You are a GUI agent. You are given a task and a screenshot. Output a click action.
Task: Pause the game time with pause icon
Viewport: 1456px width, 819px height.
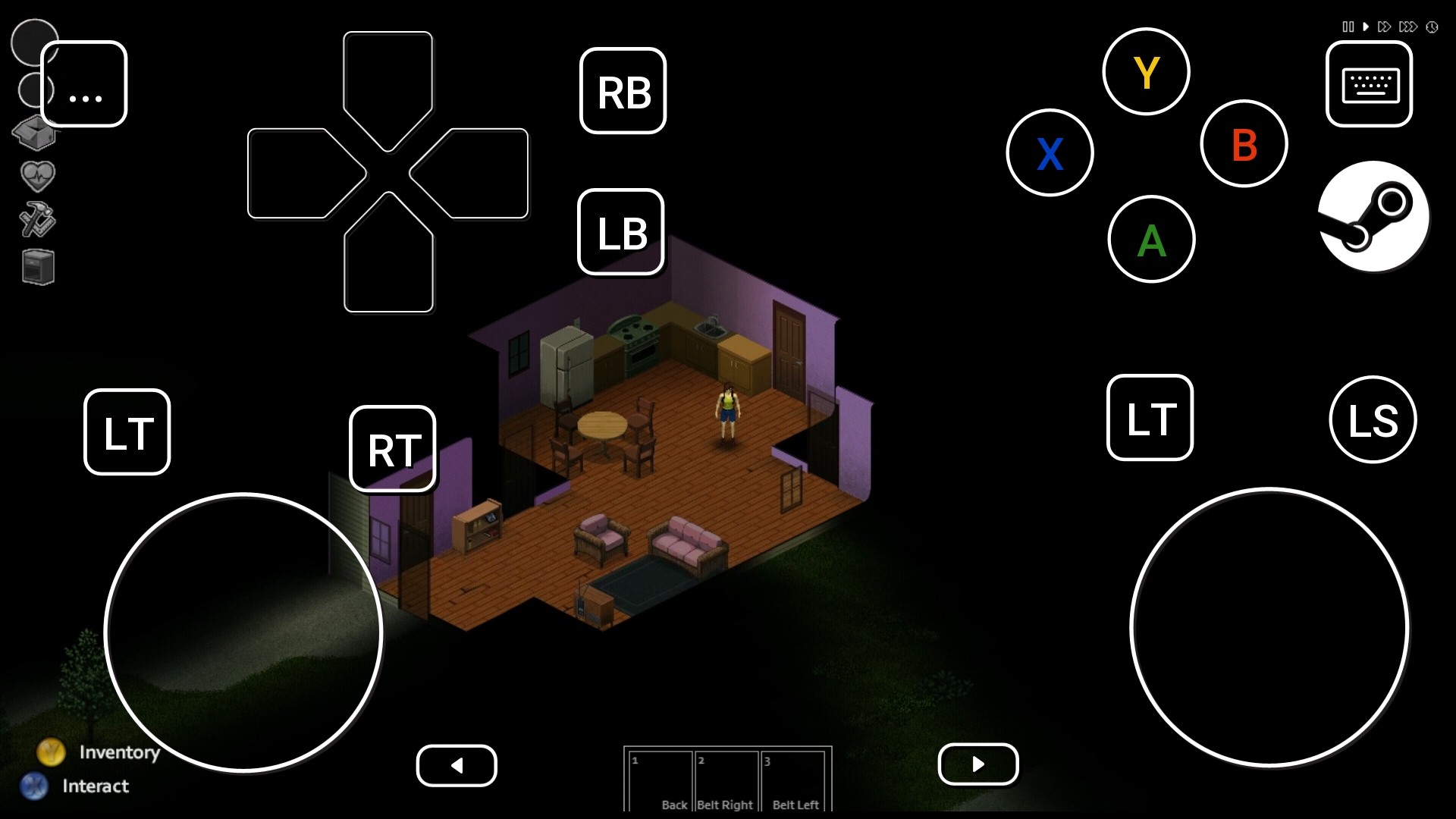coord(1347,26)
